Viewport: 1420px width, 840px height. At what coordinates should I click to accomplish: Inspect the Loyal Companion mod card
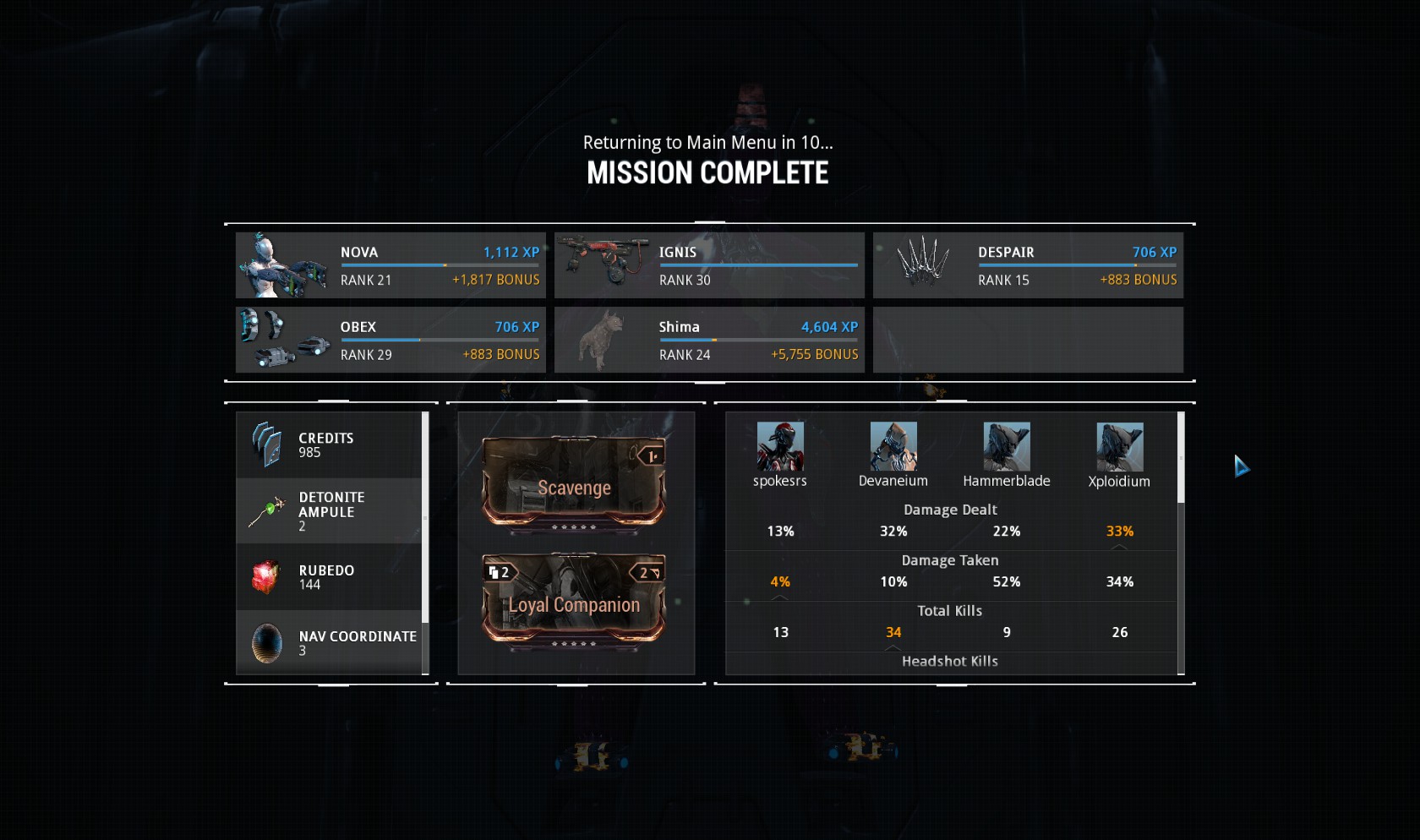574,602
